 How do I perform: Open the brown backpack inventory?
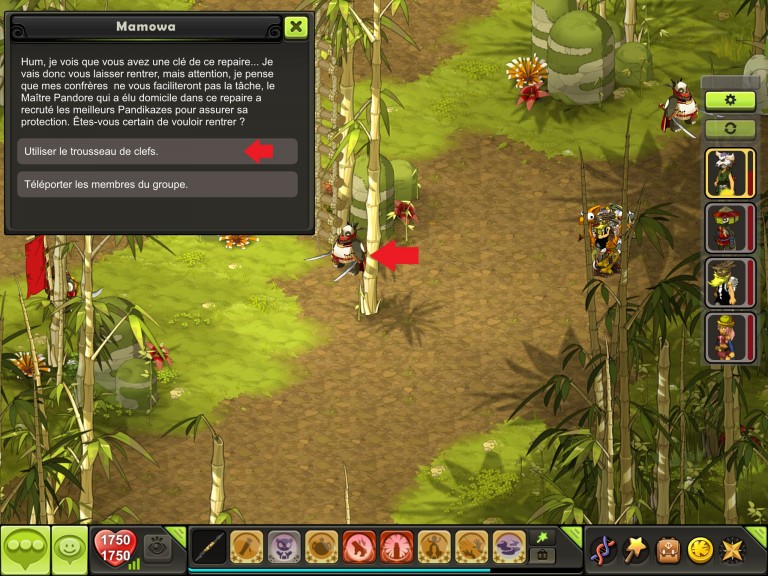point(668,549)
